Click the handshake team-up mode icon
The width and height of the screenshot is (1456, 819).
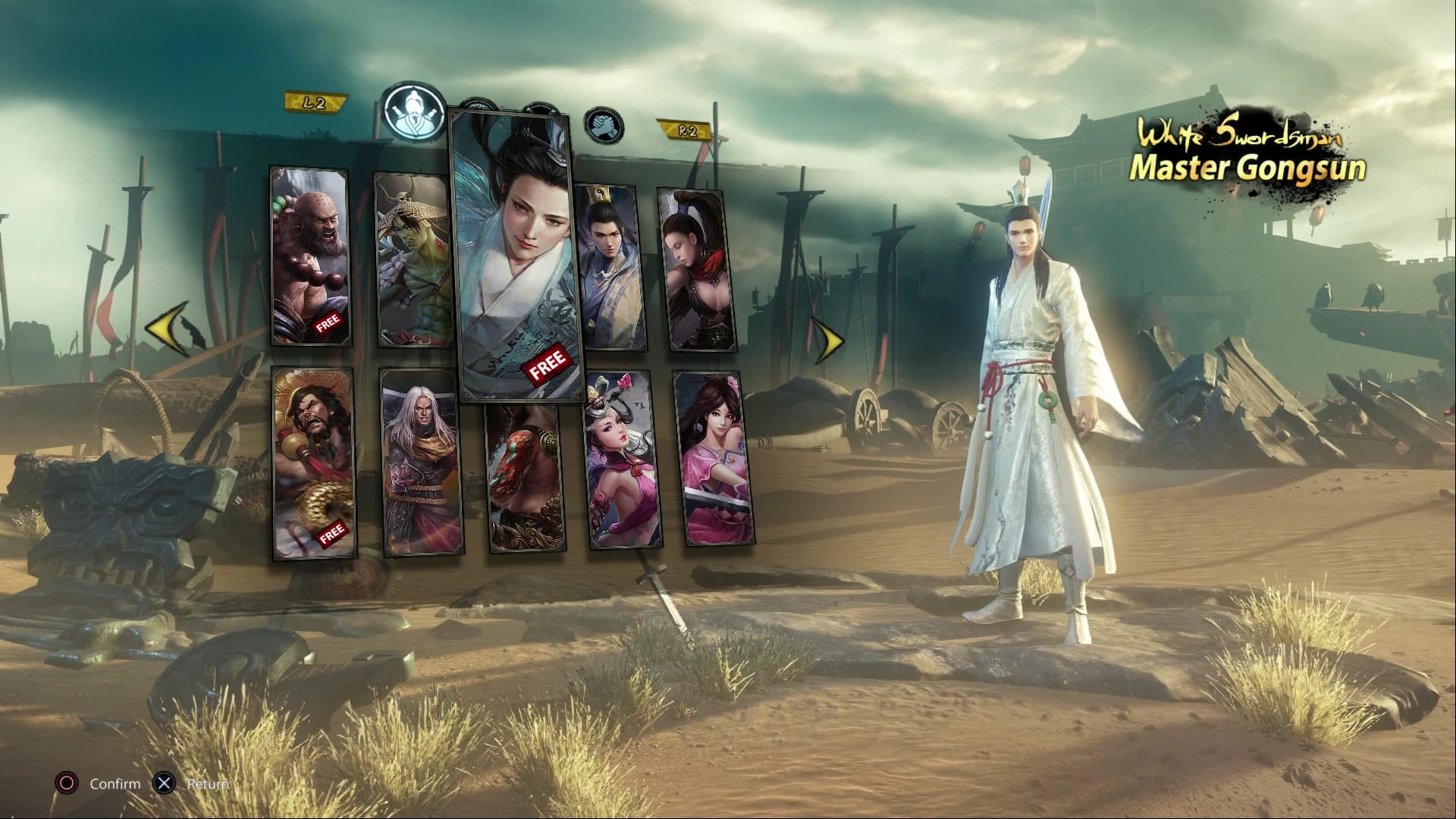[x=604, y=126]
